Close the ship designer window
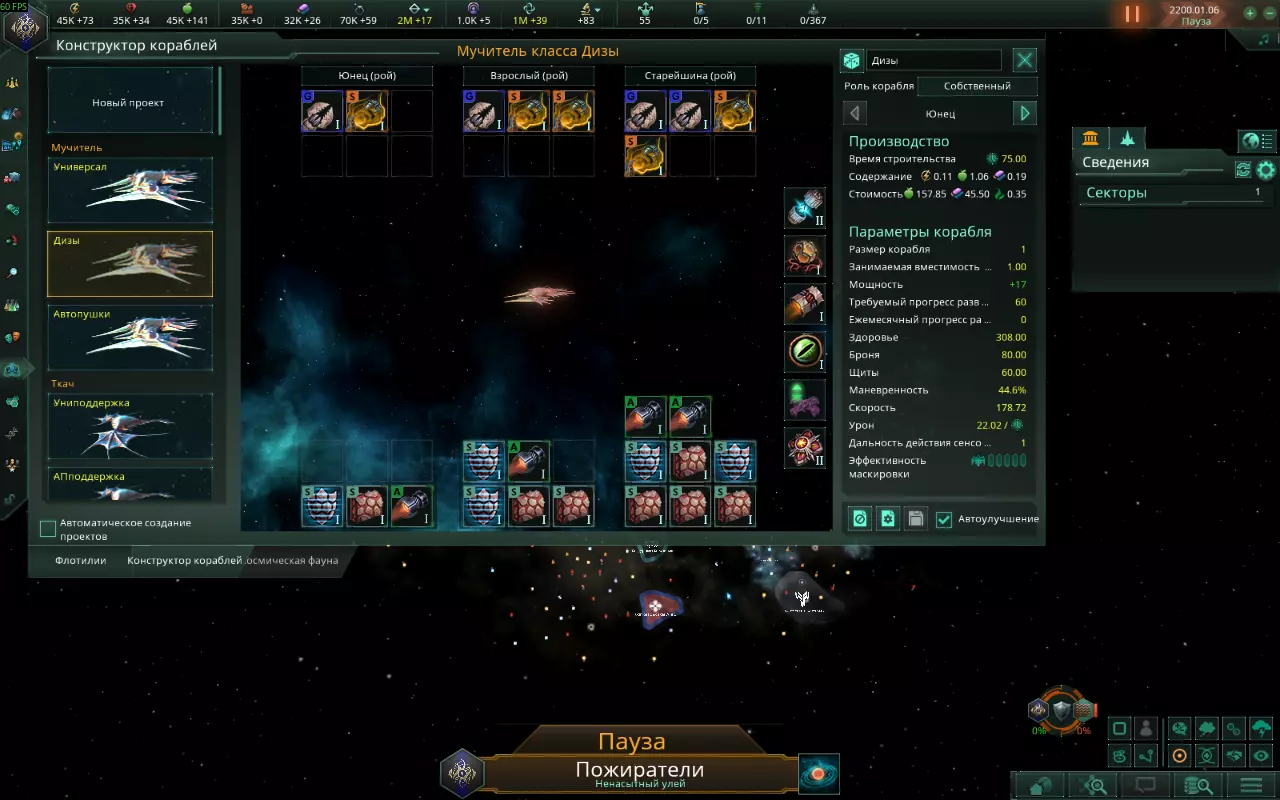 coord(1025,60)
